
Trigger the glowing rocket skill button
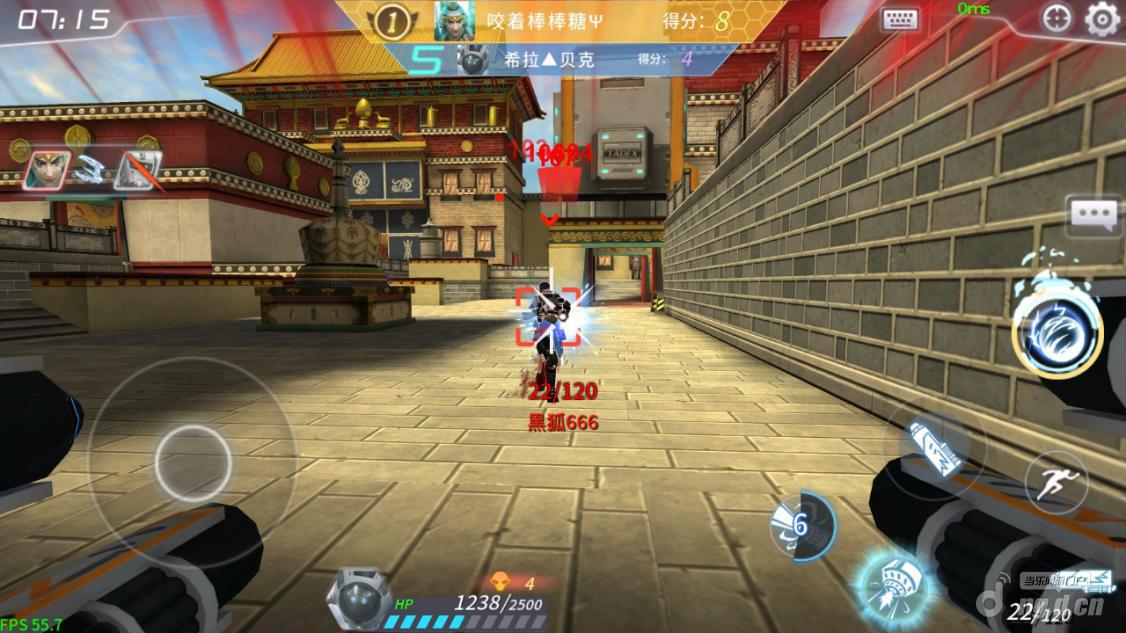pos(892,581)
